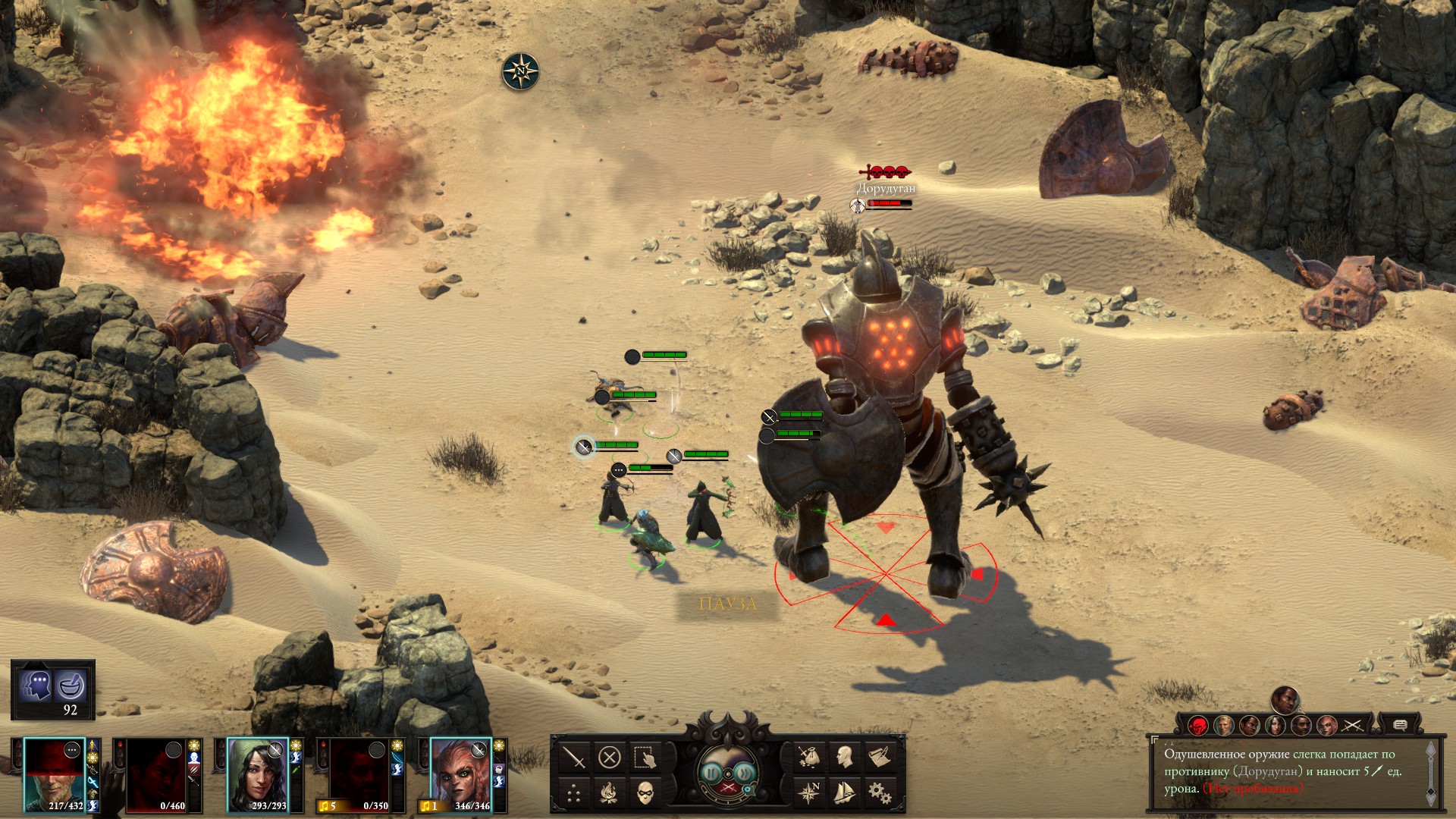
Task: Click the fast-forward speed button
Action: click(744, 773)
